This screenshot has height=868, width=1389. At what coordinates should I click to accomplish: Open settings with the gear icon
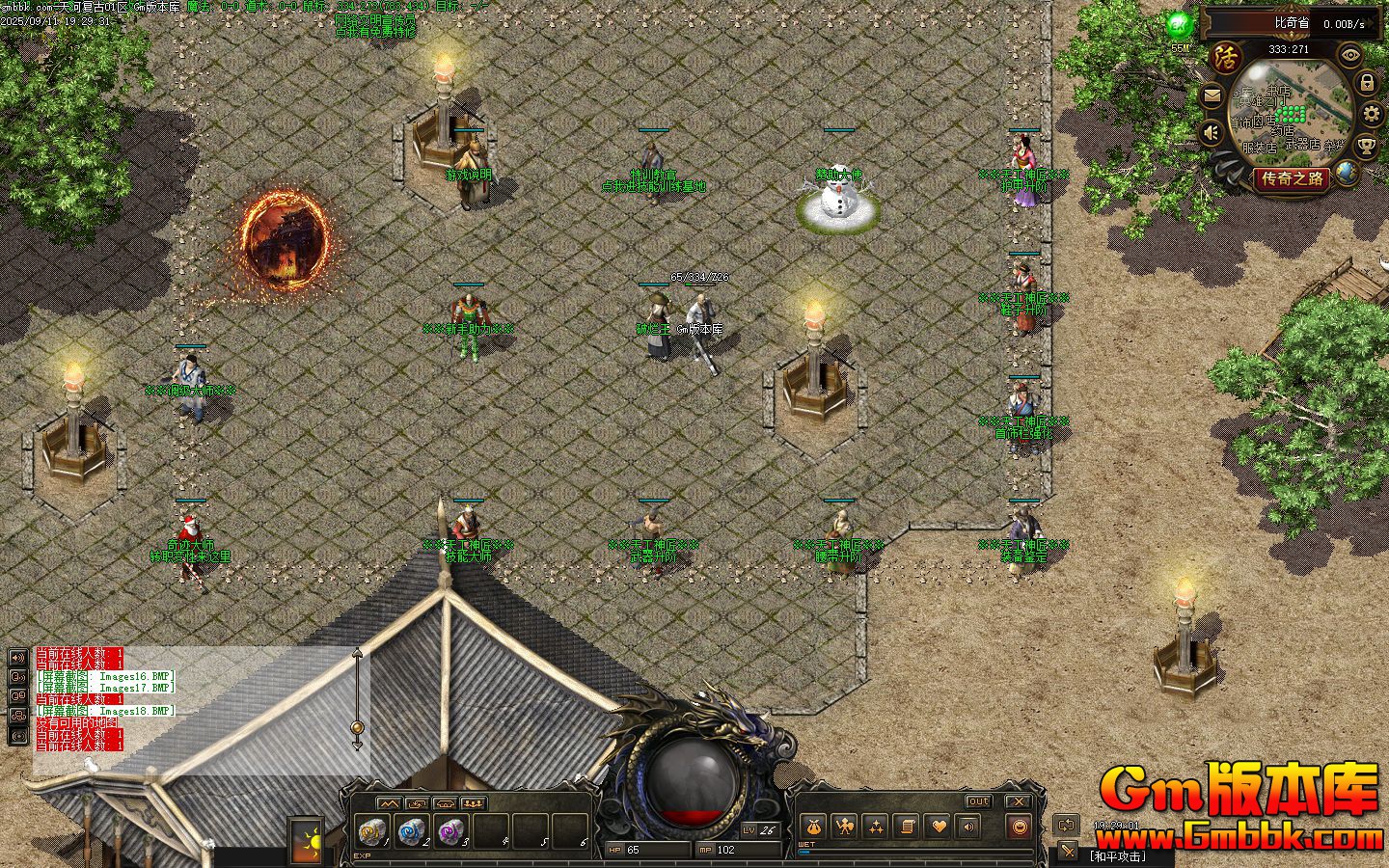1372,115
